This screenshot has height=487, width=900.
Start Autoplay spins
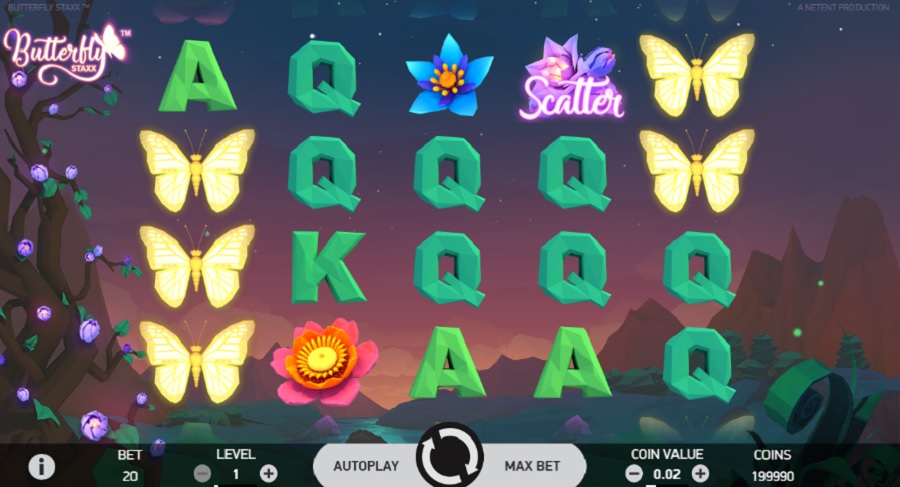pos(366,465)
